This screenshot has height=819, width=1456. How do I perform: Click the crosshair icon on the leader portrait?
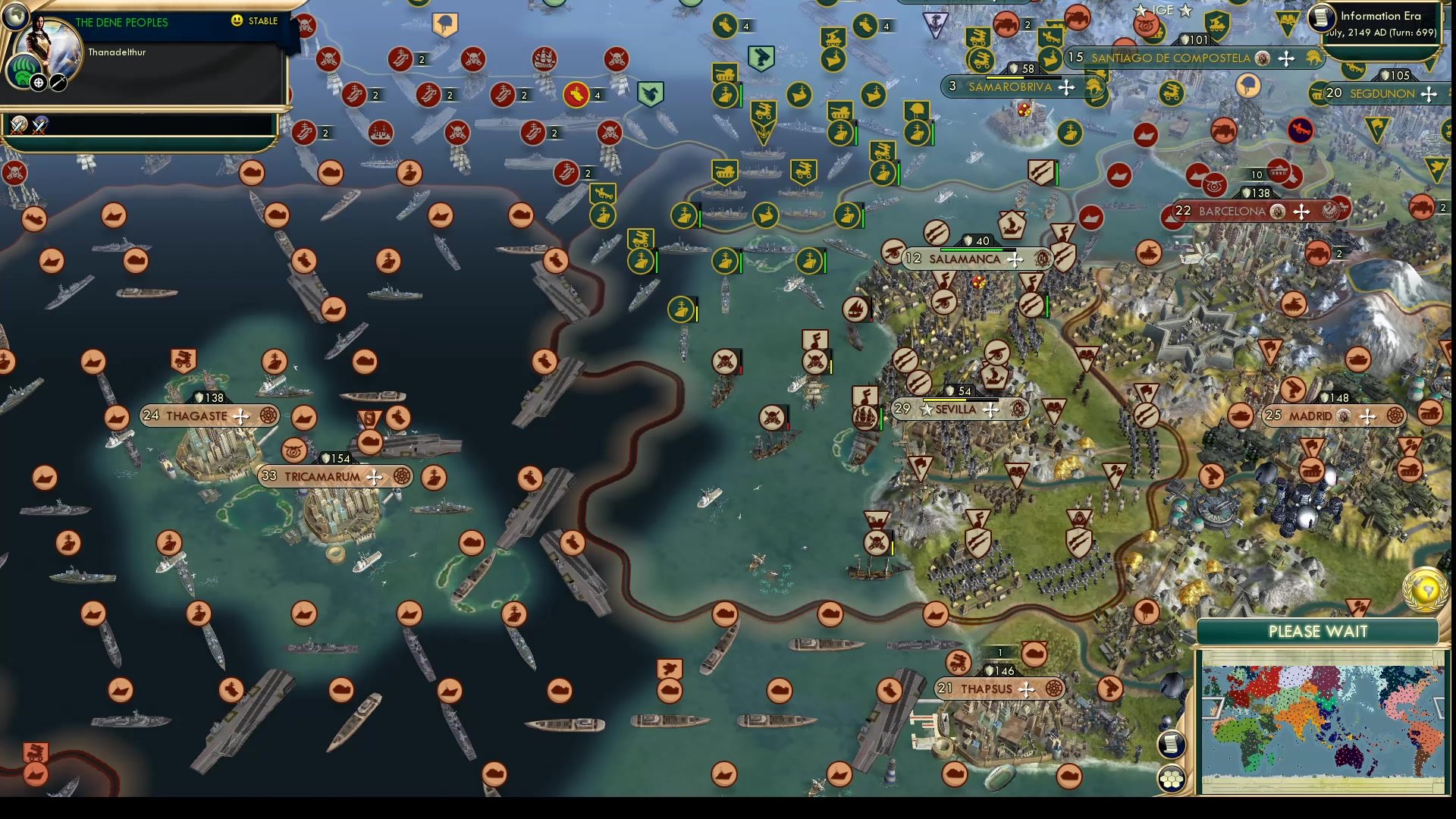(x=36, y=83)
